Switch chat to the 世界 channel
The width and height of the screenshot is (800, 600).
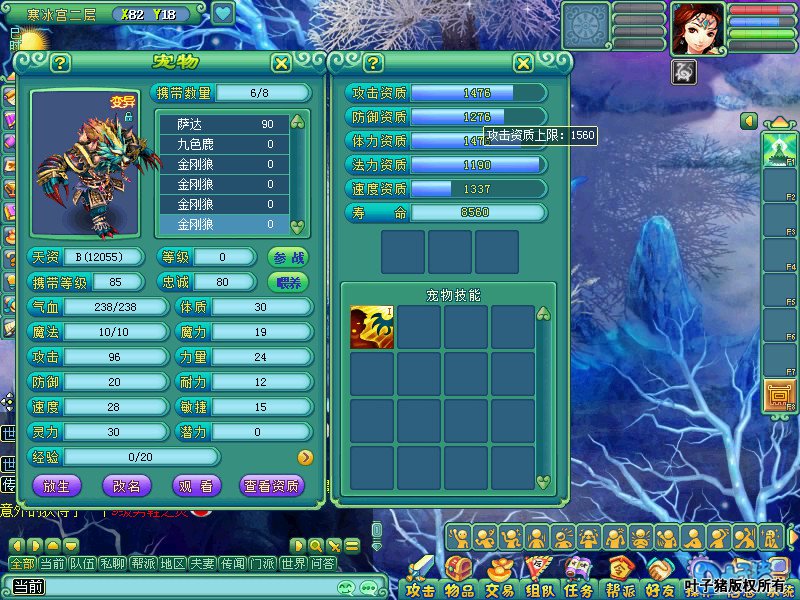[293, 564]
